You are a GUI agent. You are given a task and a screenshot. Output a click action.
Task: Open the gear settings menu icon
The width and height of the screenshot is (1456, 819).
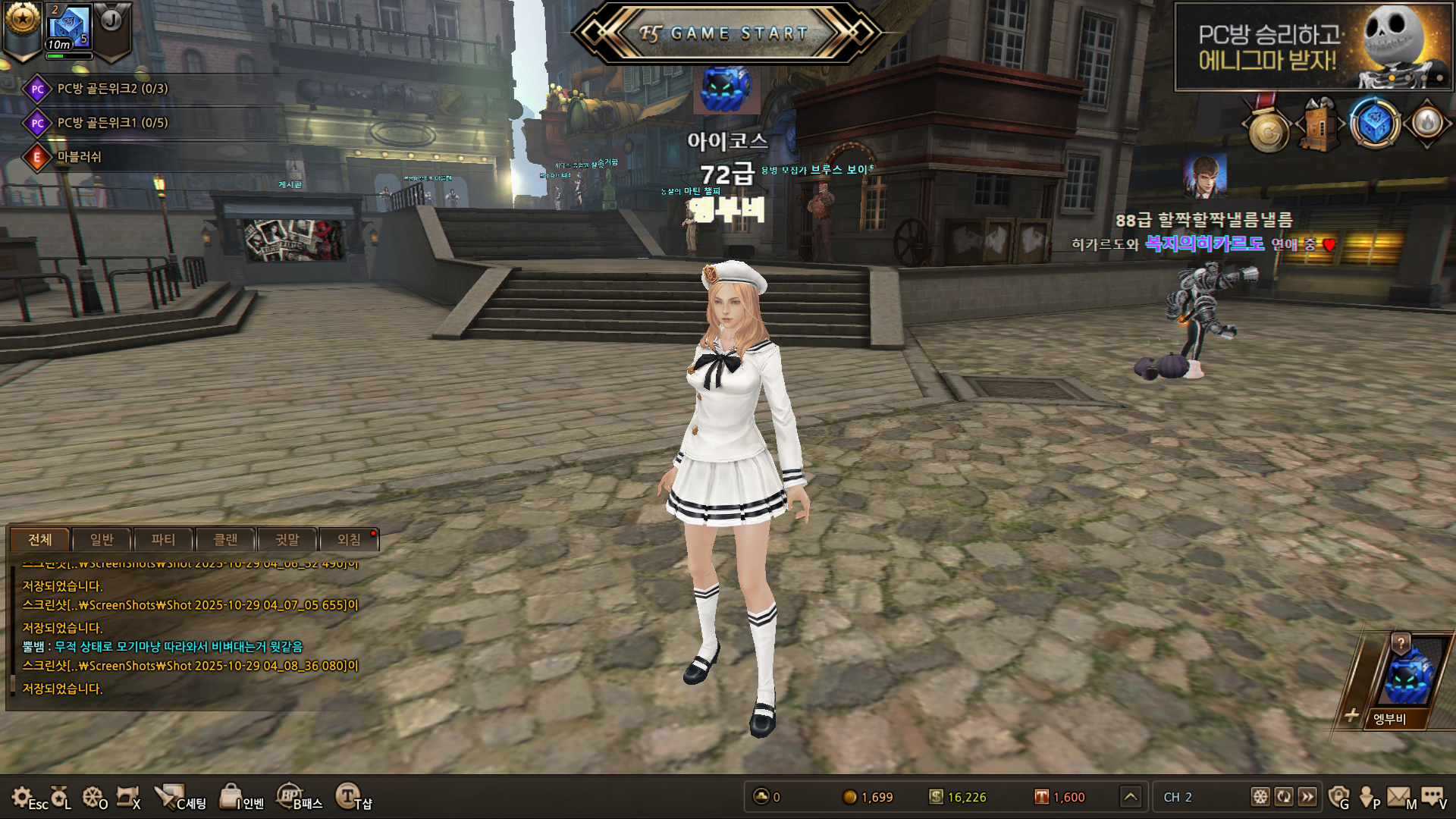(x=22, y=797)
